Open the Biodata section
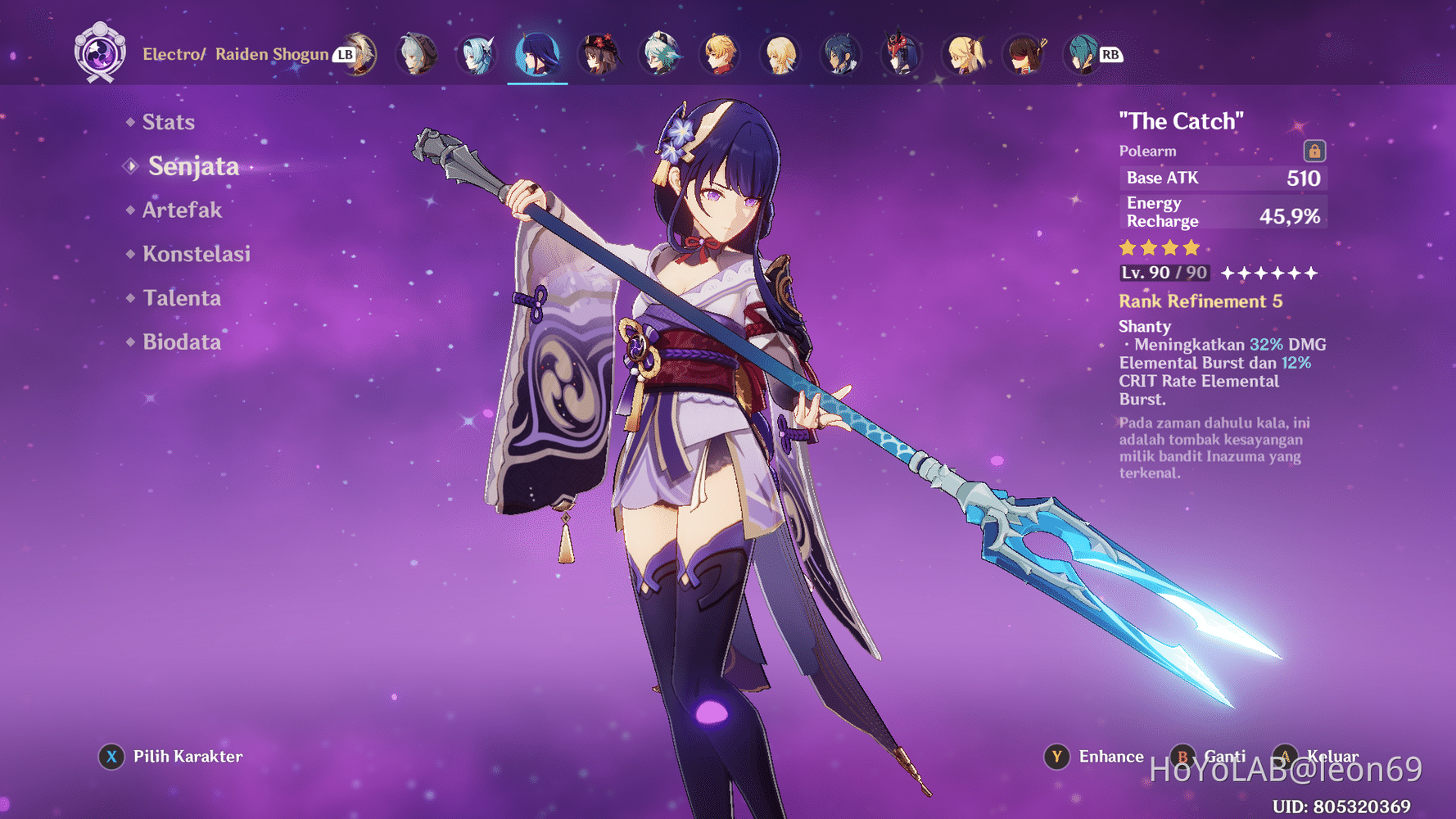Screen dimensions: 1456x819 pyautogui.click(x=181, y=342)
